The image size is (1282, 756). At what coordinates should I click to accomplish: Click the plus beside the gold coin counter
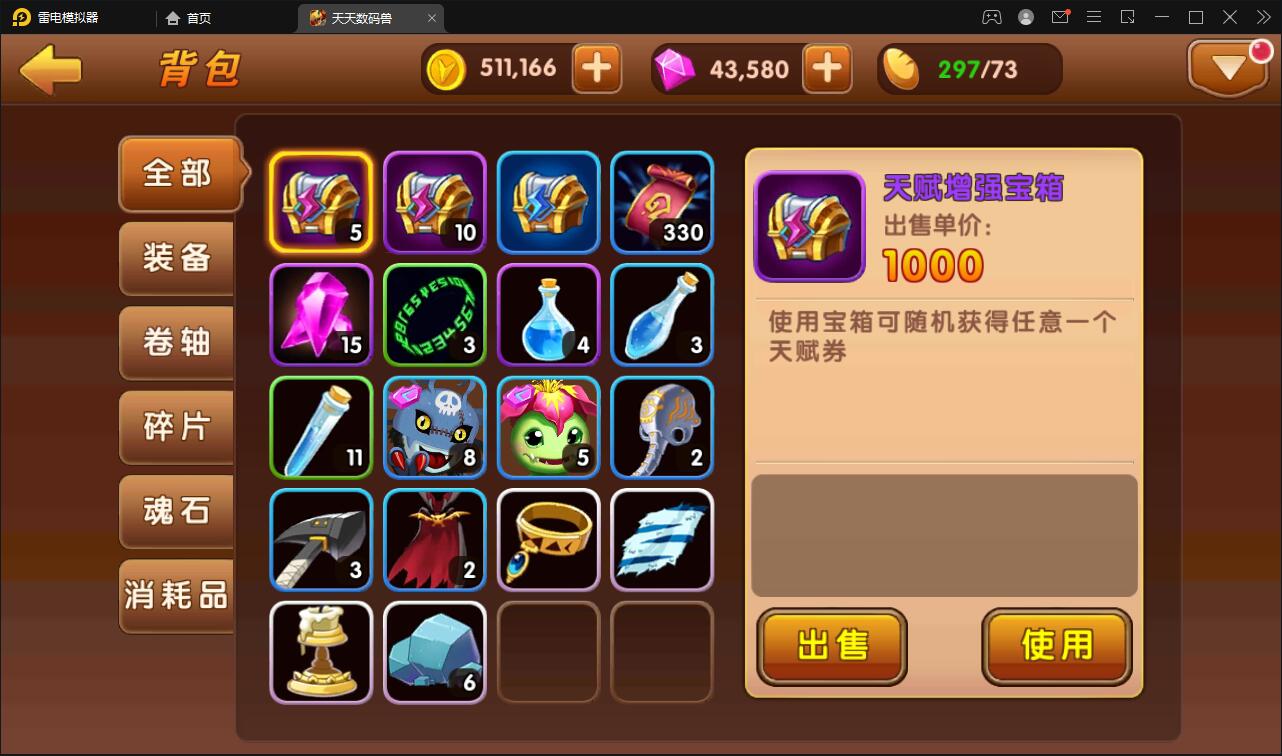597,68
